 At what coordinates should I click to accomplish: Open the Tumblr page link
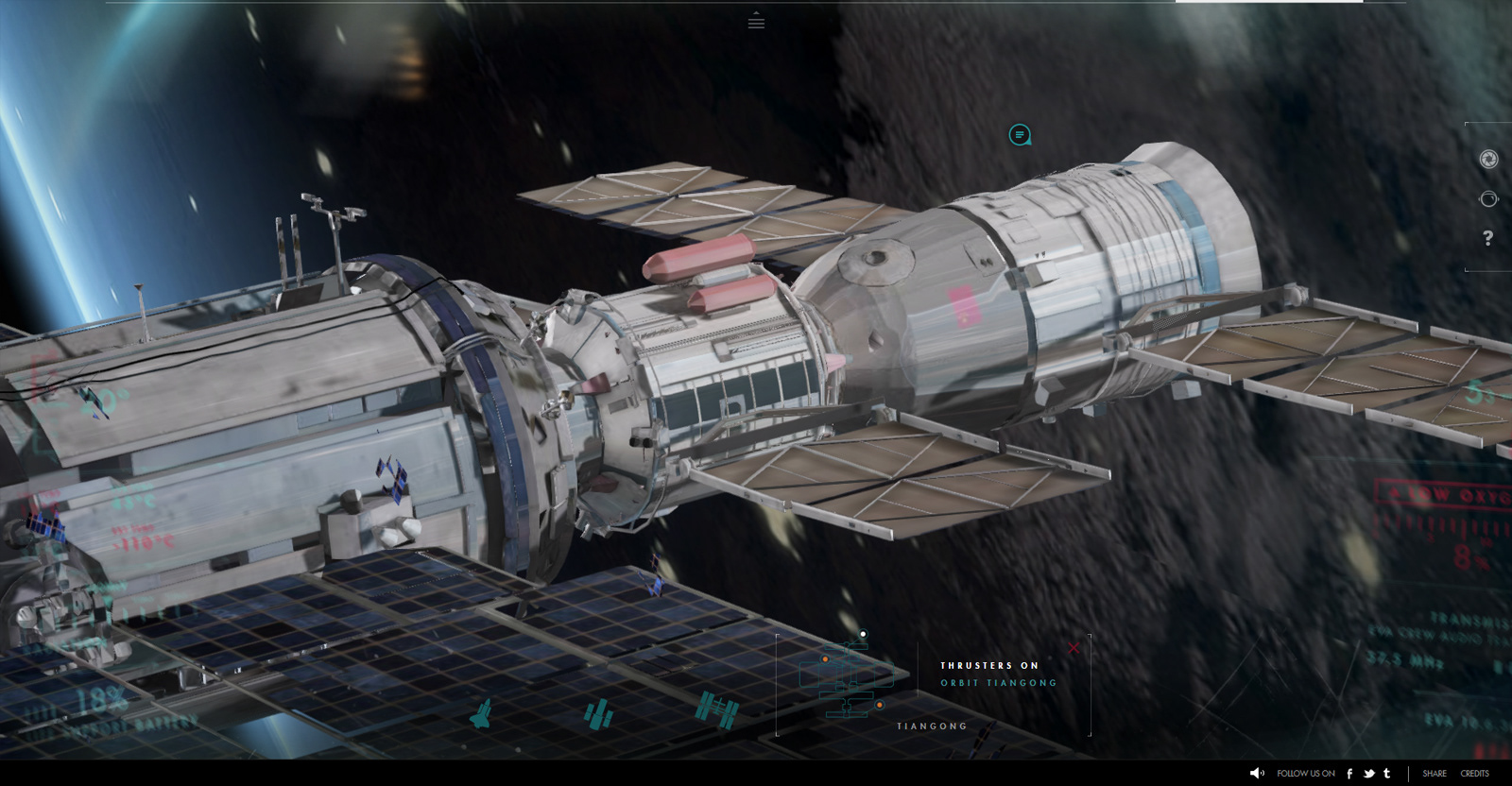click(x=1386, y=773)
